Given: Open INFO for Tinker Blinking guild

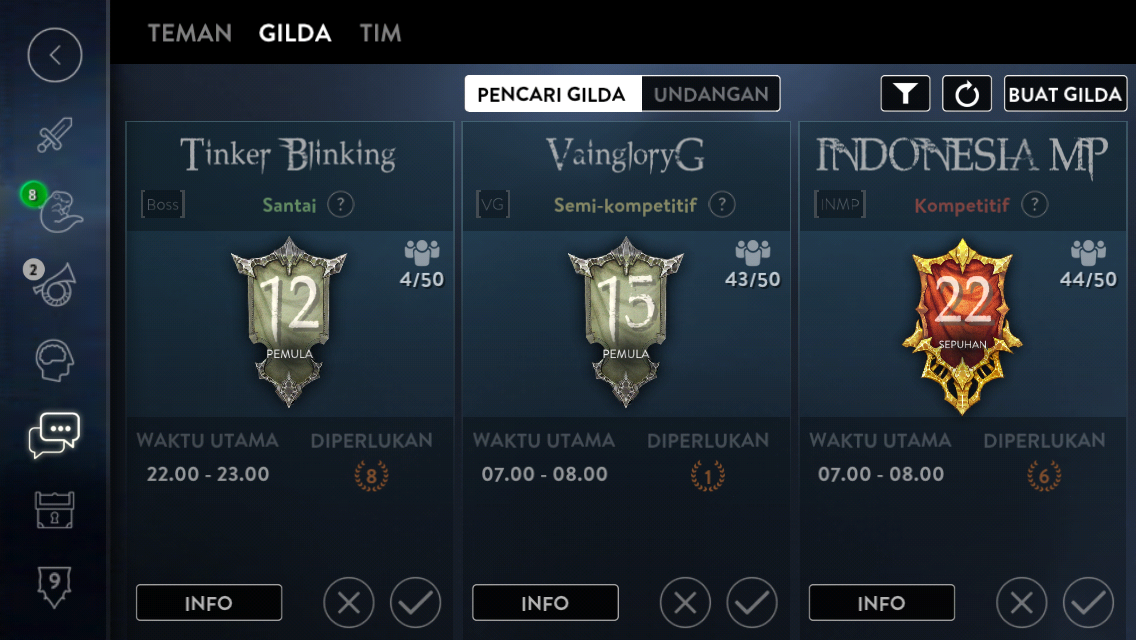Looking at the screenshot, I should [209, 603].
